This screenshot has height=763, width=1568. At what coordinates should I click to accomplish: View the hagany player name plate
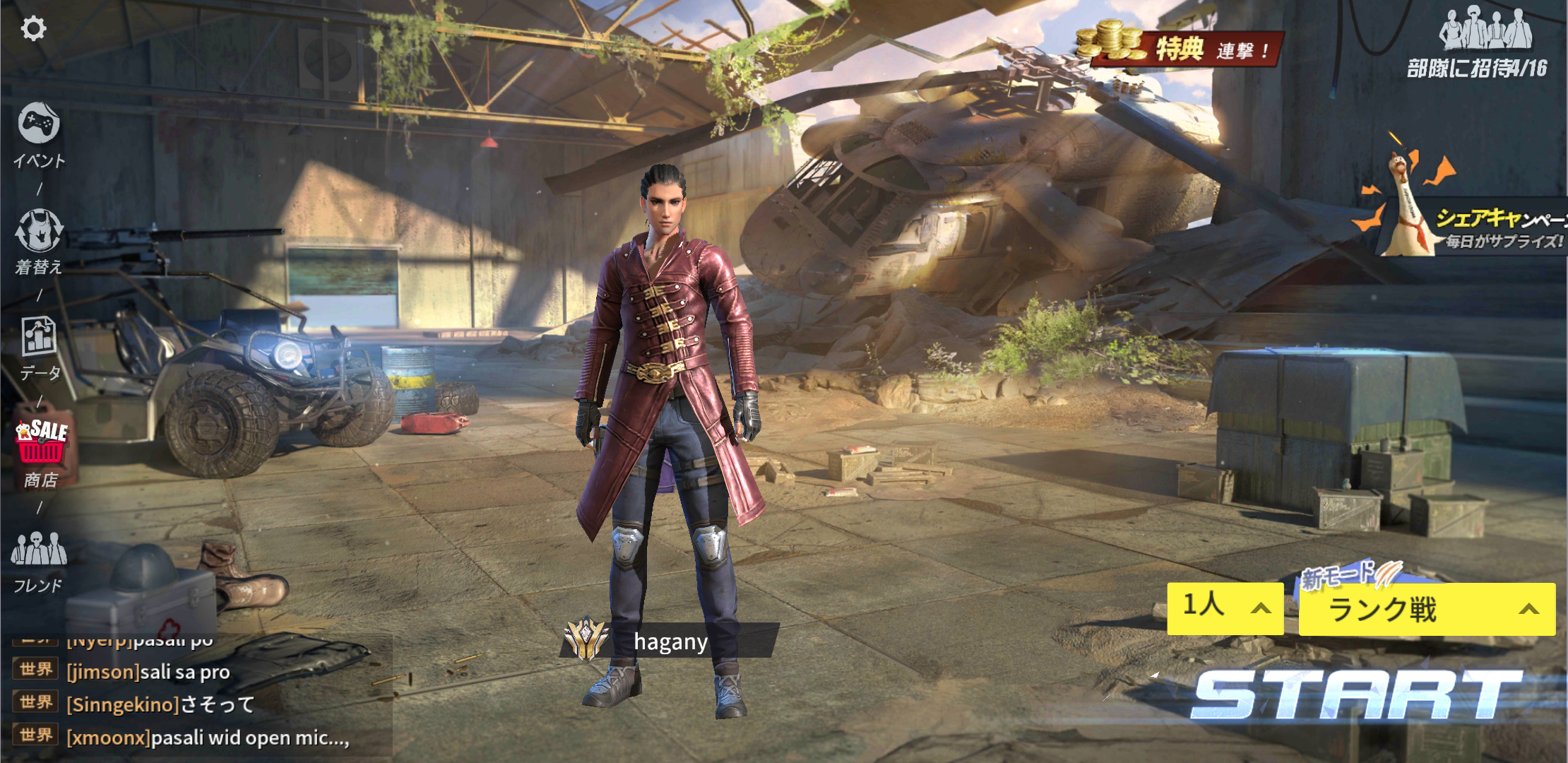670,641
